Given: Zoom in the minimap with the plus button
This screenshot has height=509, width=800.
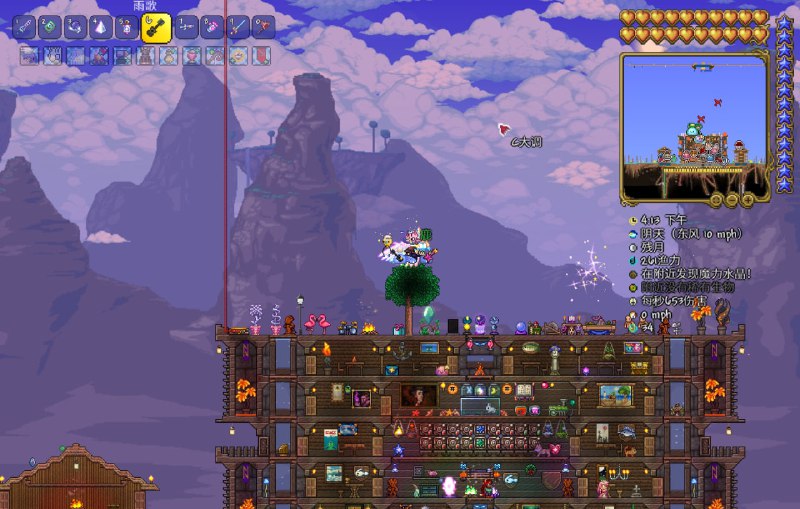Looking at the screenshot, I should point(747,199).
